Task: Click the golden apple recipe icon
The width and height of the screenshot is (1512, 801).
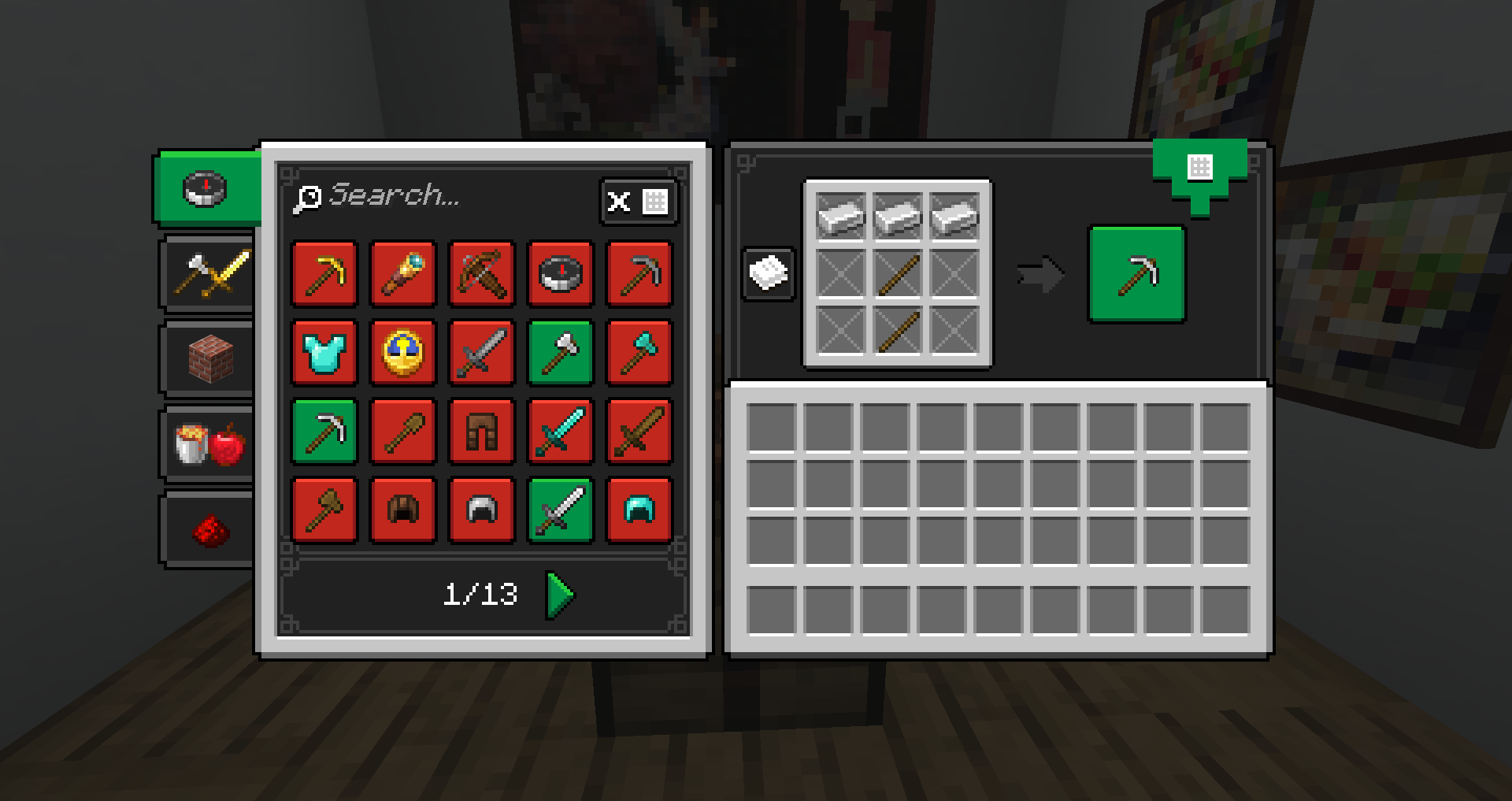Action: coord(402,353)
